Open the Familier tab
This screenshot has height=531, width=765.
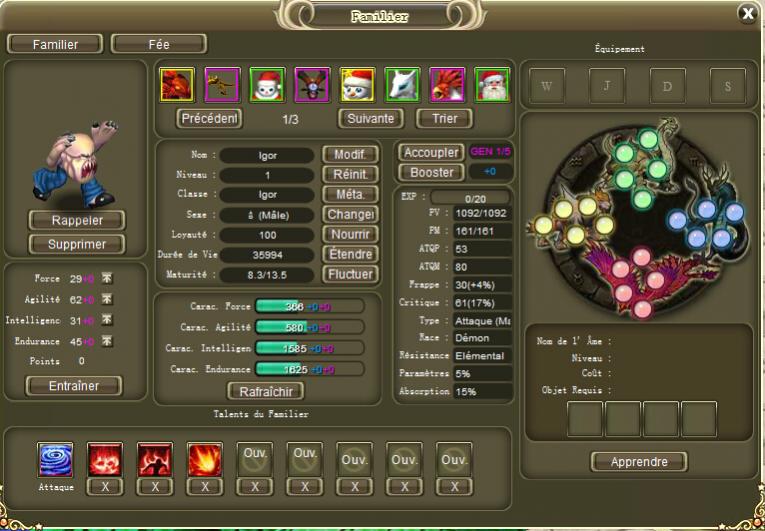[55, 44]
